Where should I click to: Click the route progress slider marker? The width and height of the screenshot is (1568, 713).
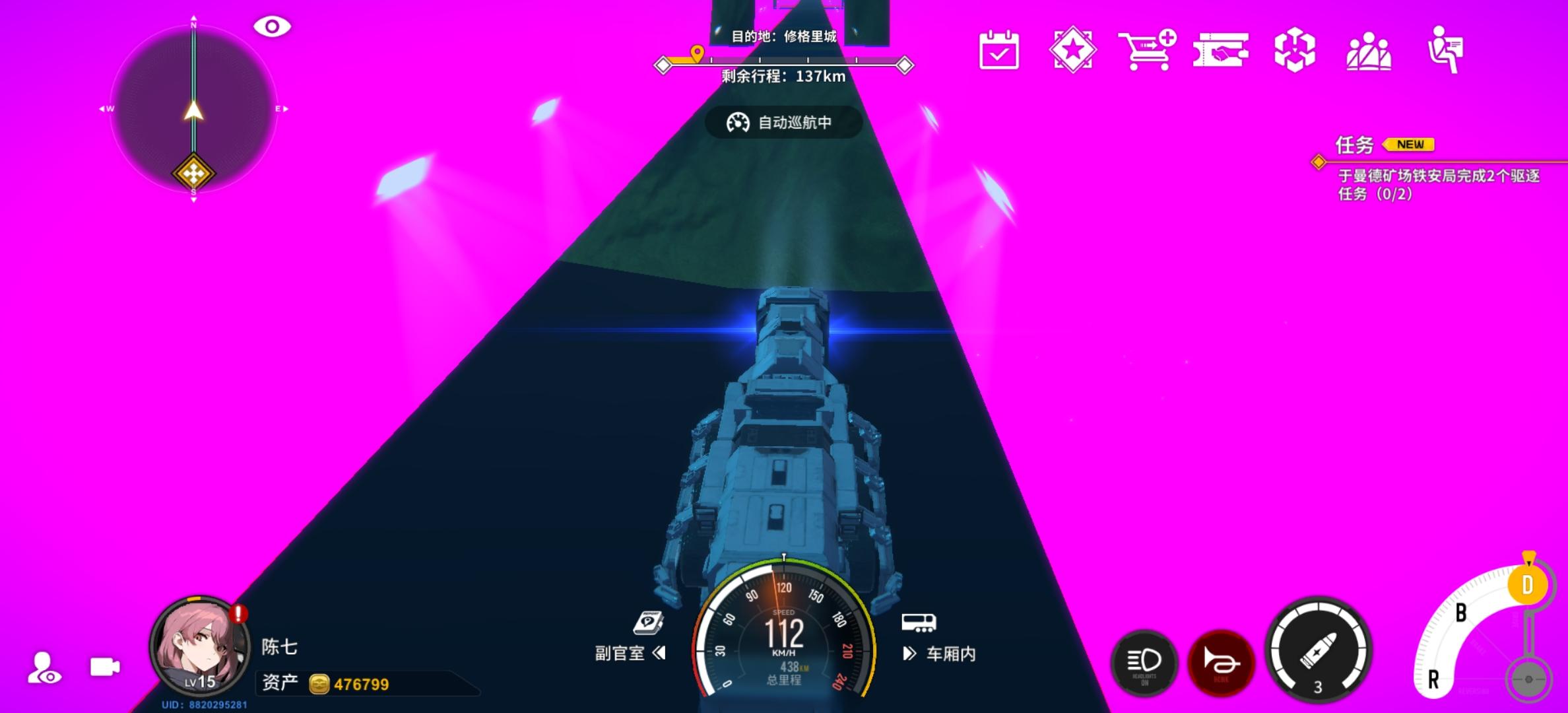click(697, 52)
